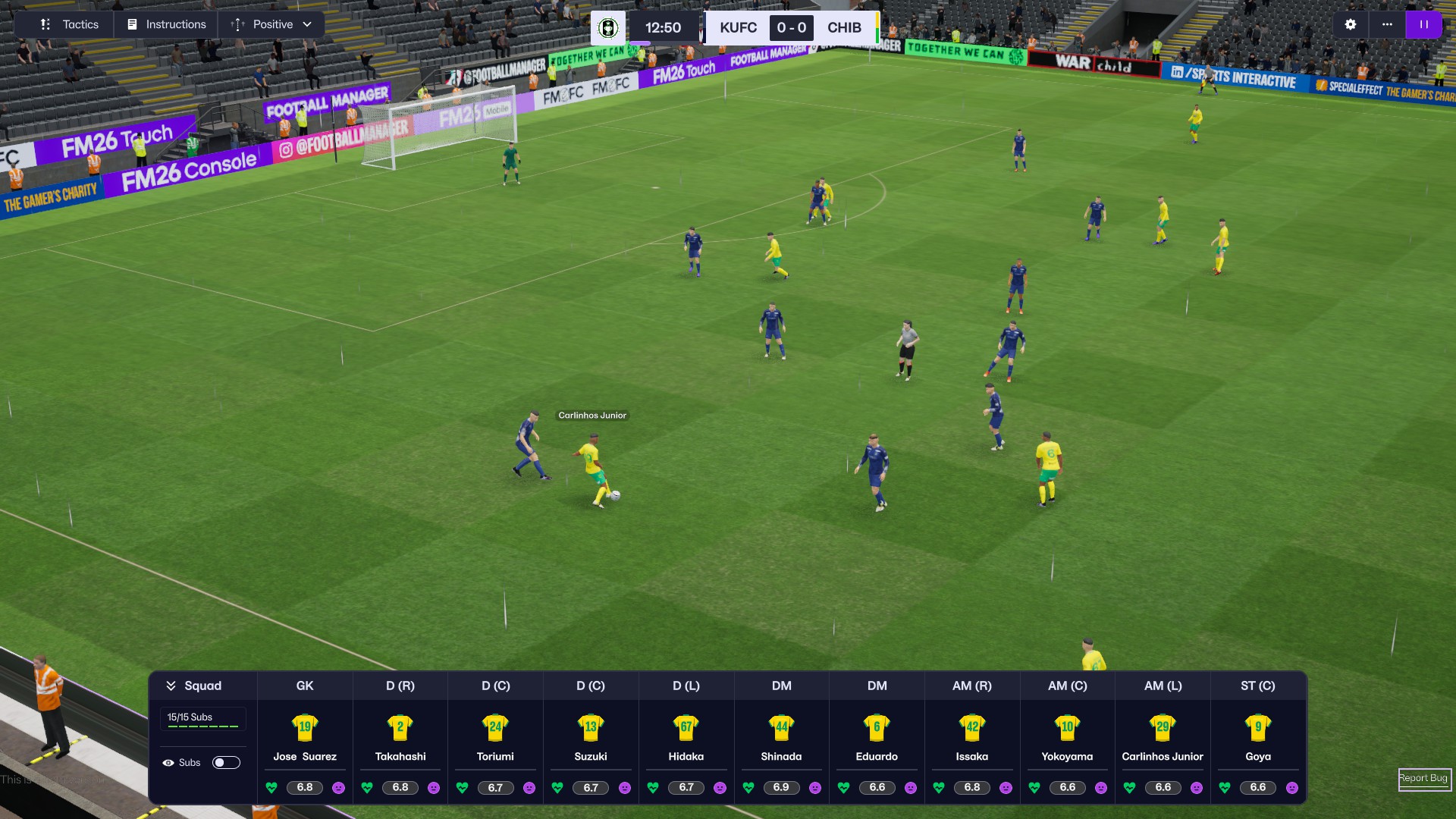
Task: Toggle the Subs visibility switch
Action: pos(226,762)
